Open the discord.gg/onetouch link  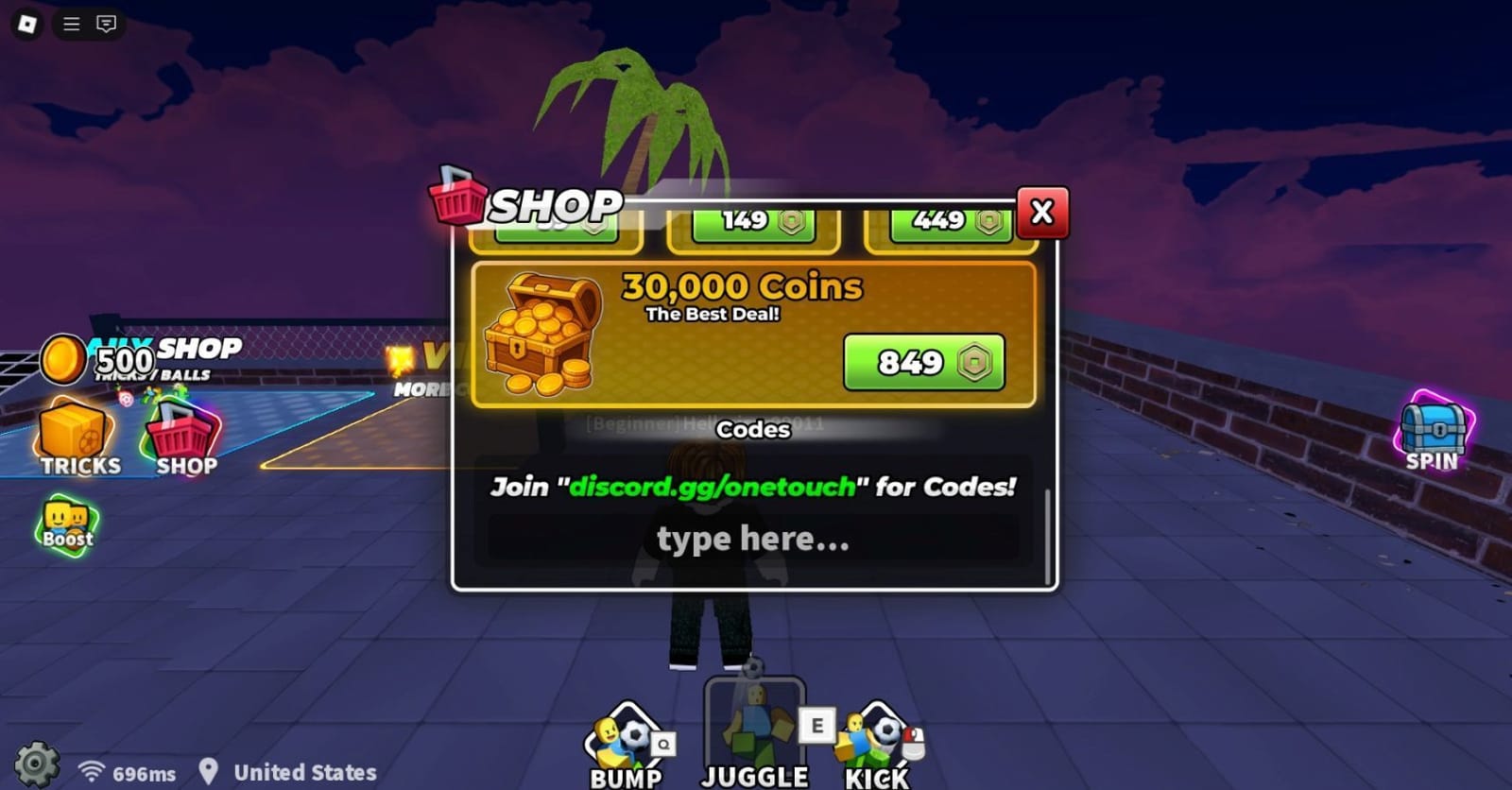click(x=710, y=489)
